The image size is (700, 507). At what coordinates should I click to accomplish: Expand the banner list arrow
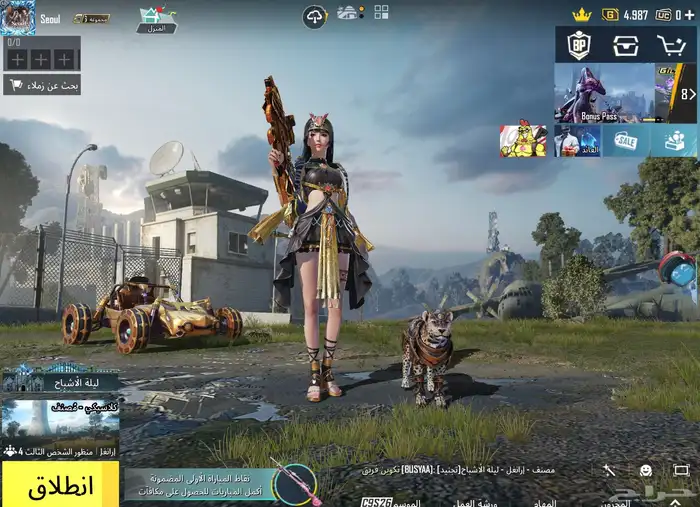pos(688,94)
